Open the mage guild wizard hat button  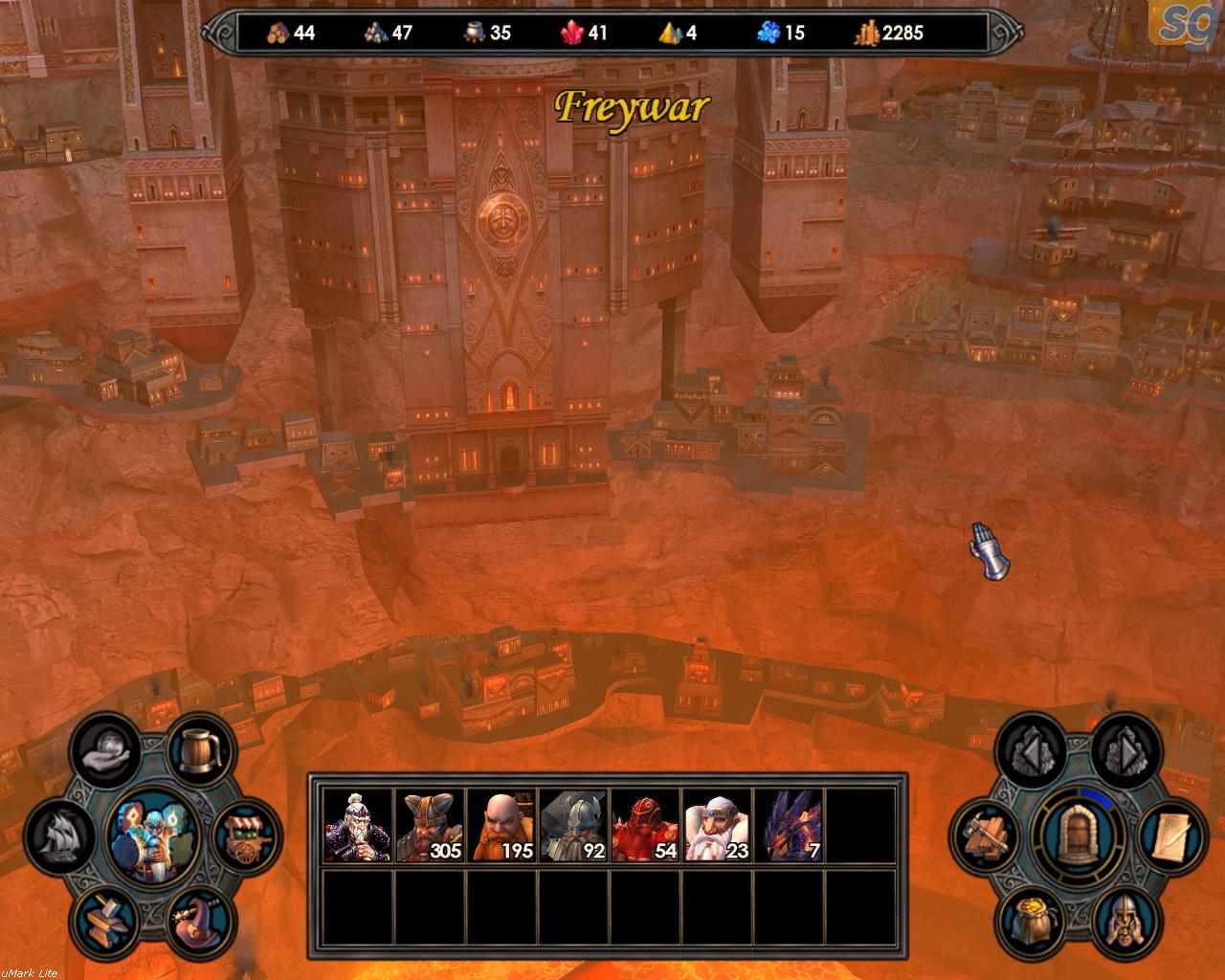pos(201,918)
